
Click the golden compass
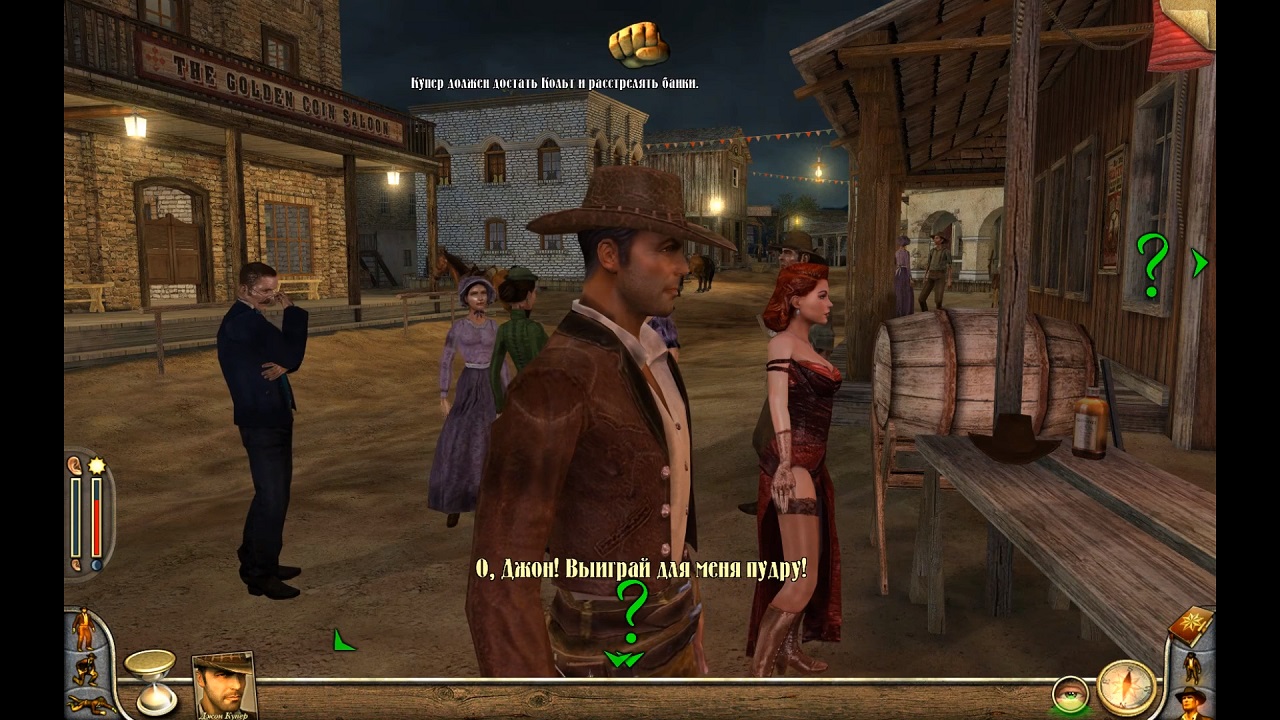click(1126, 686)
